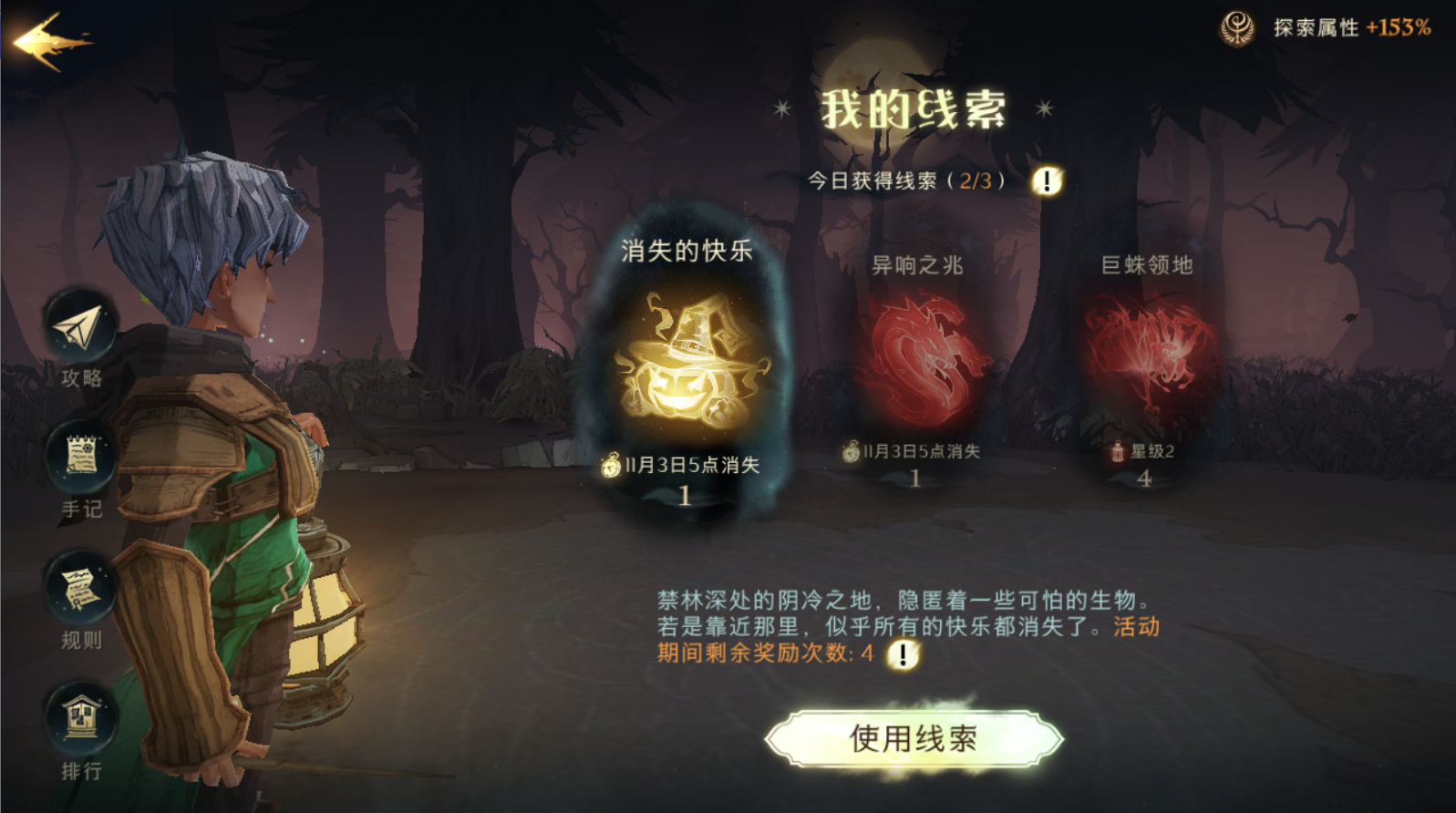
Task: Show the 排行 rankings
Action: coord(80,720)
